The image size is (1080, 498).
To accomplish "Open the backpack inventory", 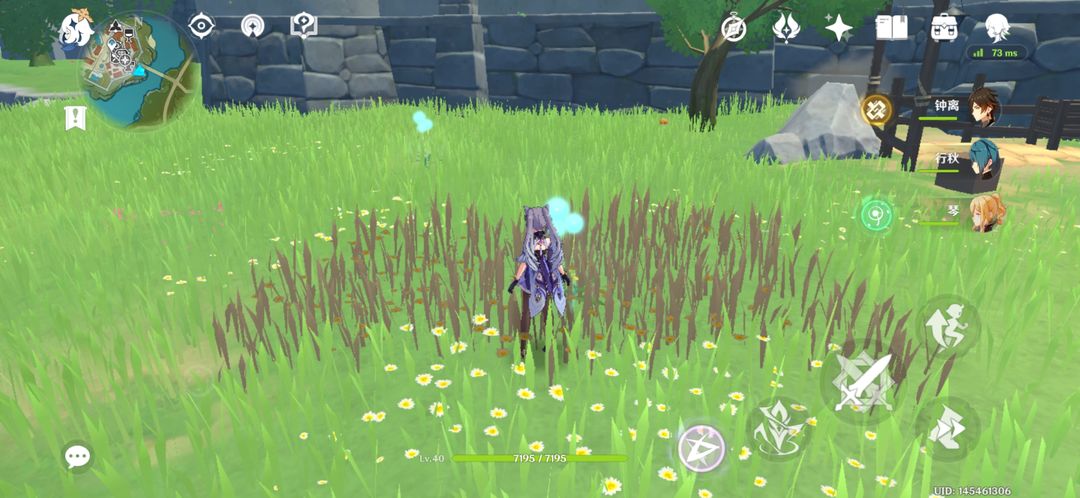I will pyautogui.click(x=944, y=27).
